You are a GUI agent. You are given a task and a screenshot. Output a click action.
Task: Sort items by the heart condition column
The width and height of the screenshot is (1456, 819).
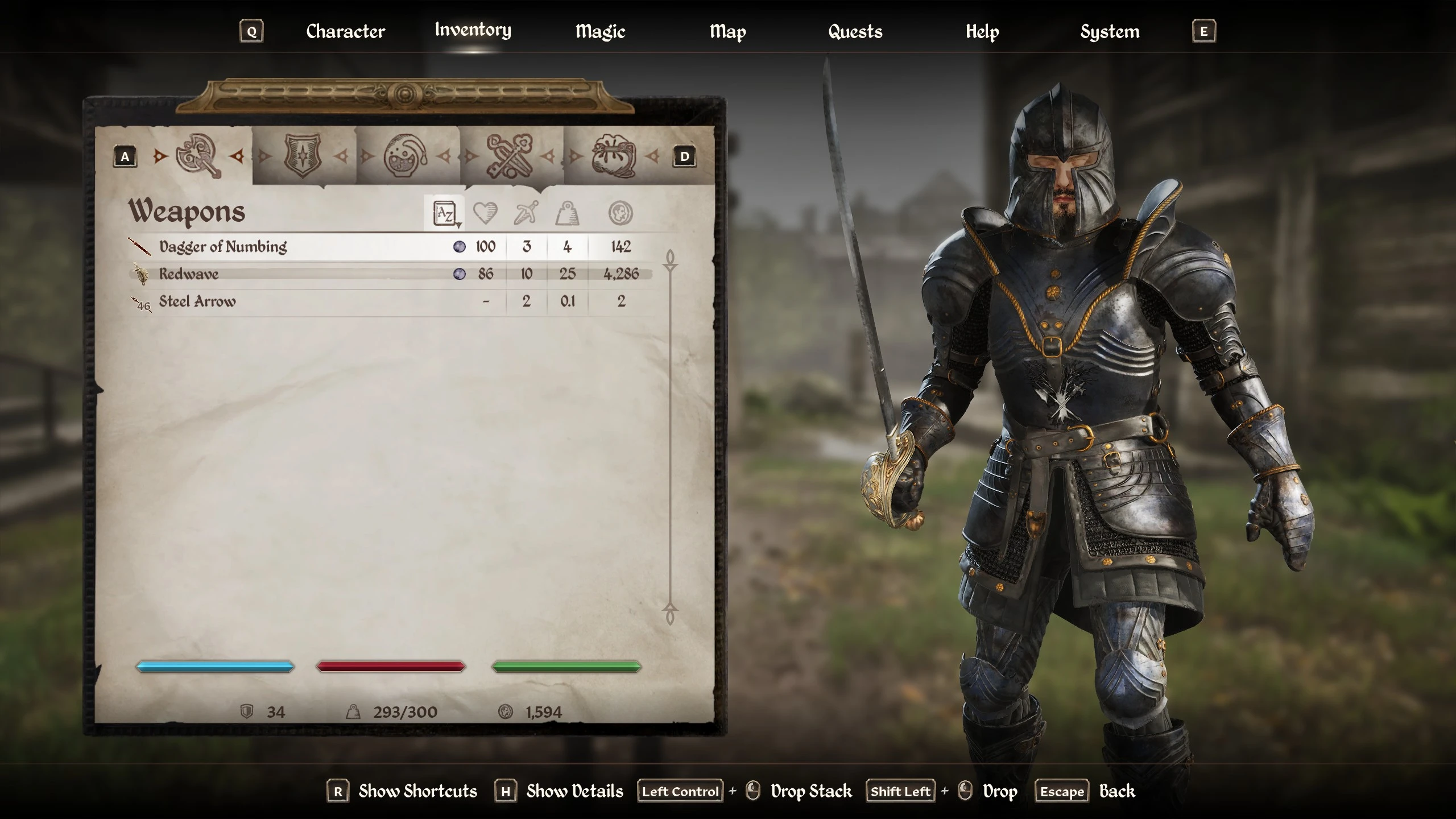[x=485, y=214]
